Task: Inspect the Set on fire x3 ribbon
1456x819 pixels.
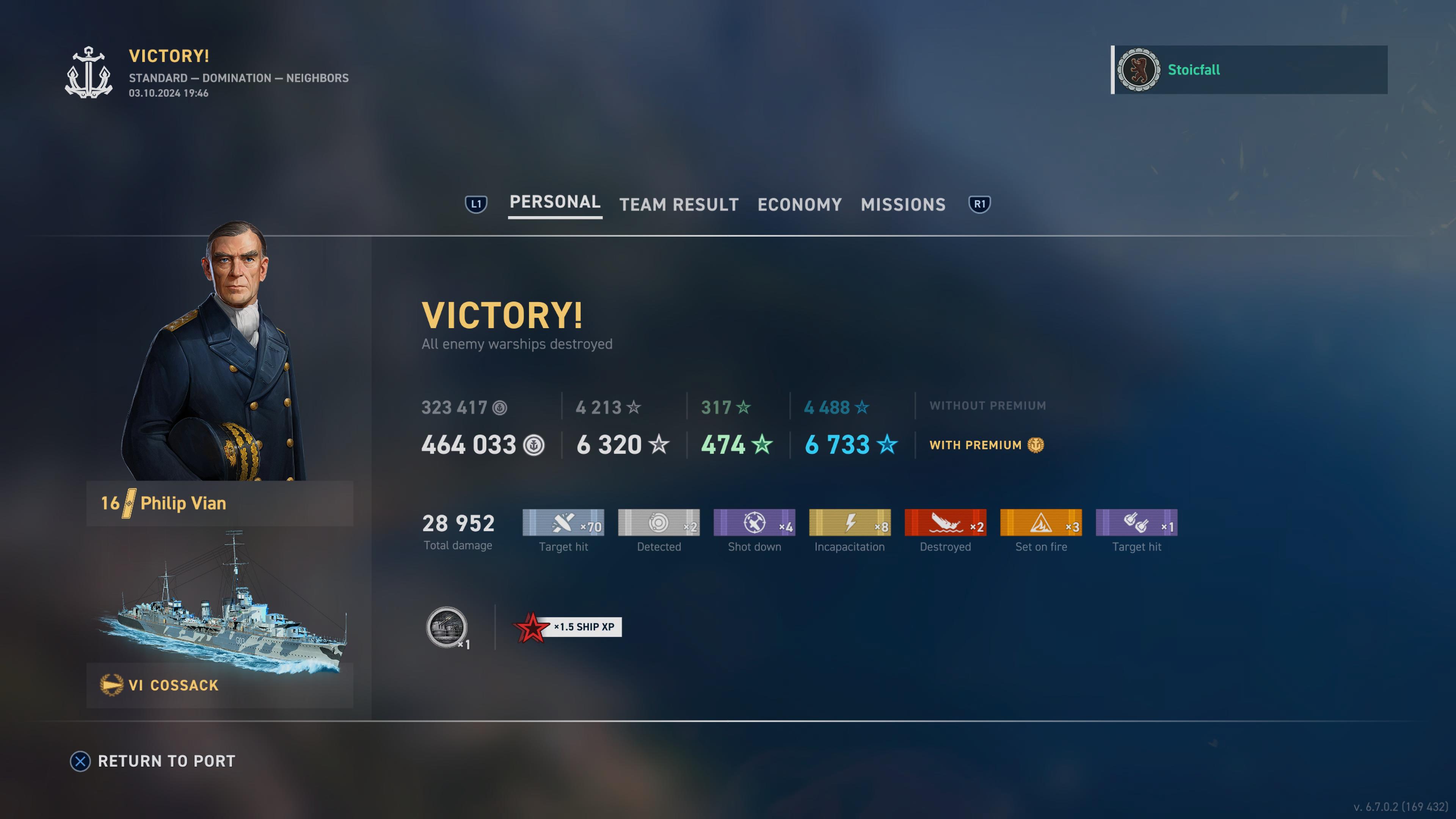Action: click(1040, 523)
